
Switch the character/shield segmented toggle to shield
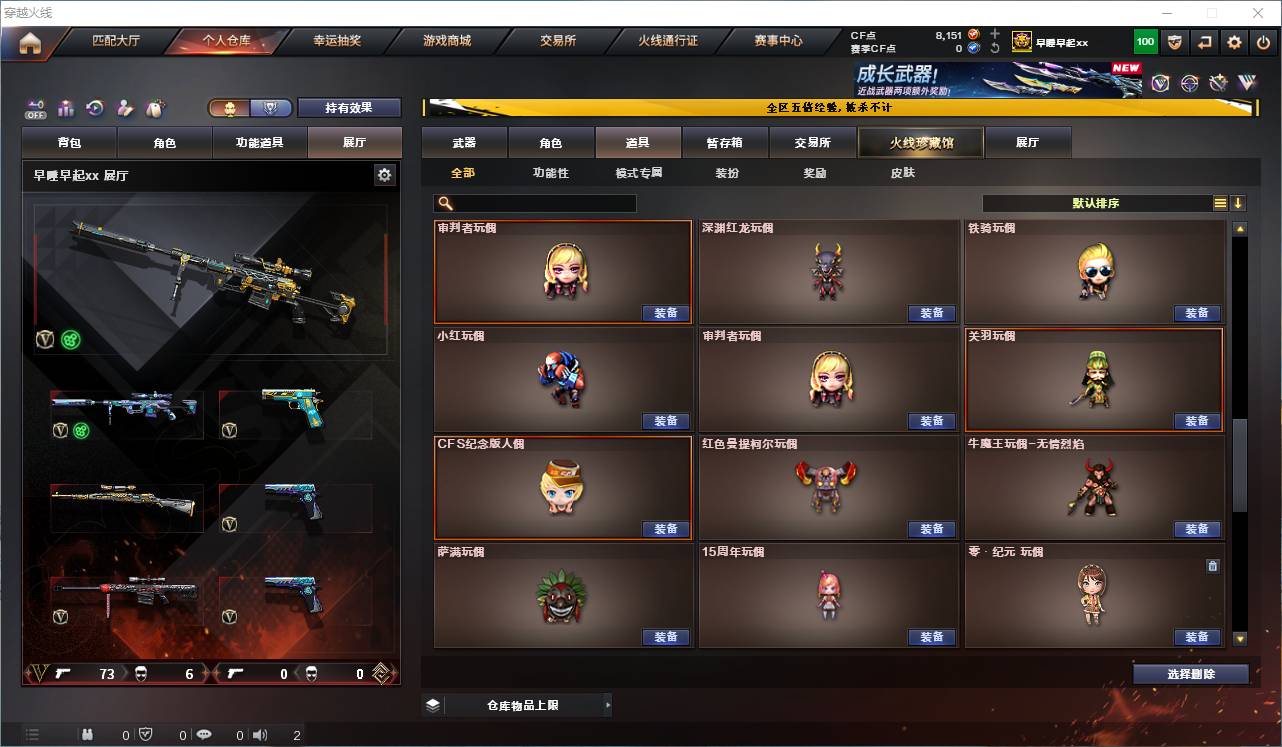pyautogui.click(x=268, y=108)
